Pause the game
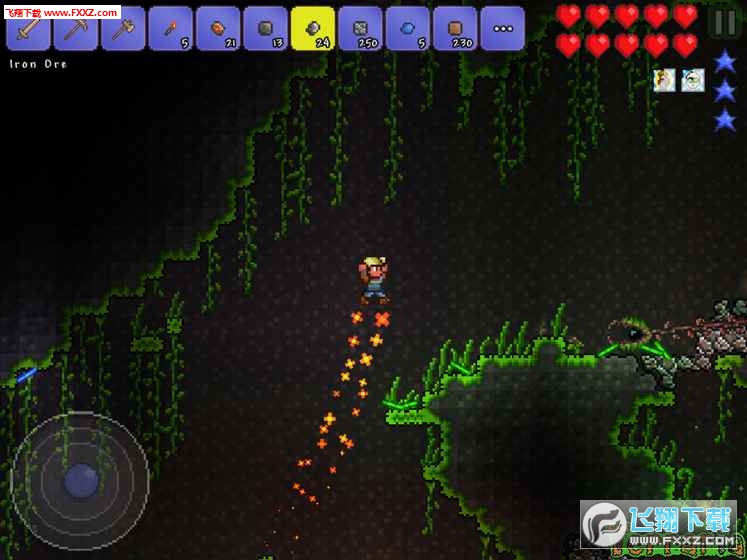This screenshot has width=747, height=560. click(723, 22)
